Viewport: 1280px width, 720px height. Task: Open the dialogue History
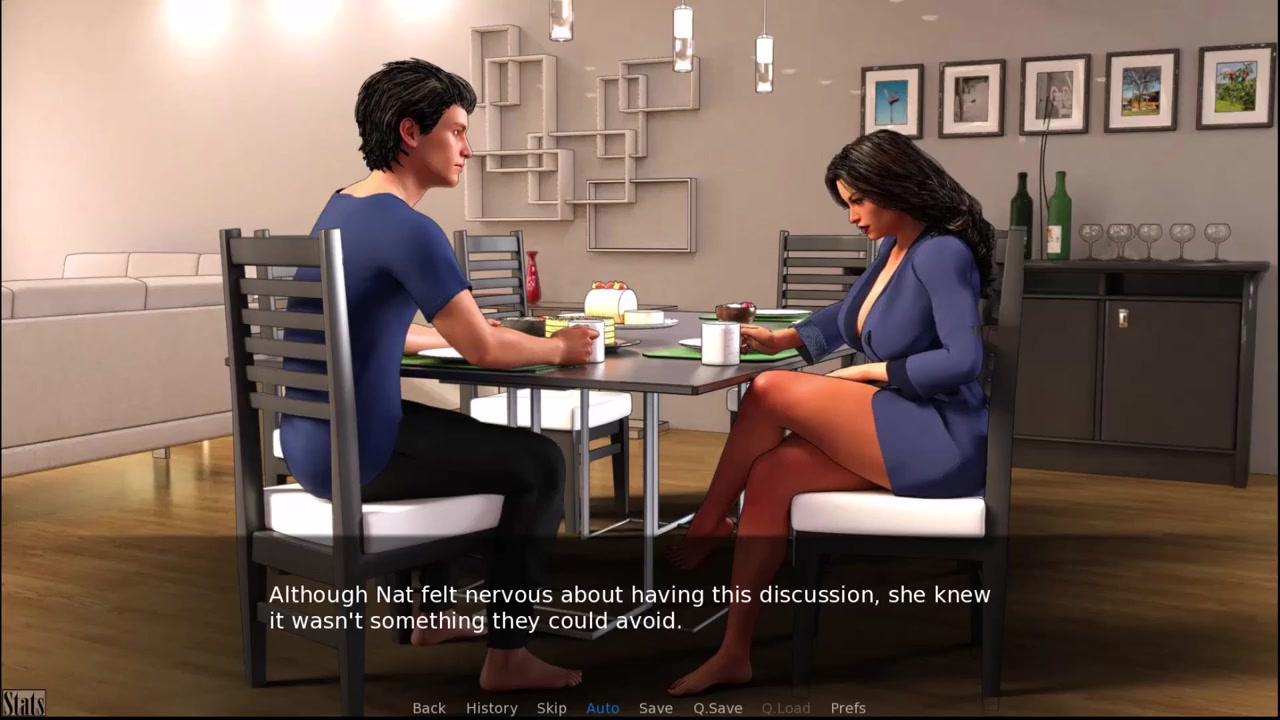pos(491,708)
